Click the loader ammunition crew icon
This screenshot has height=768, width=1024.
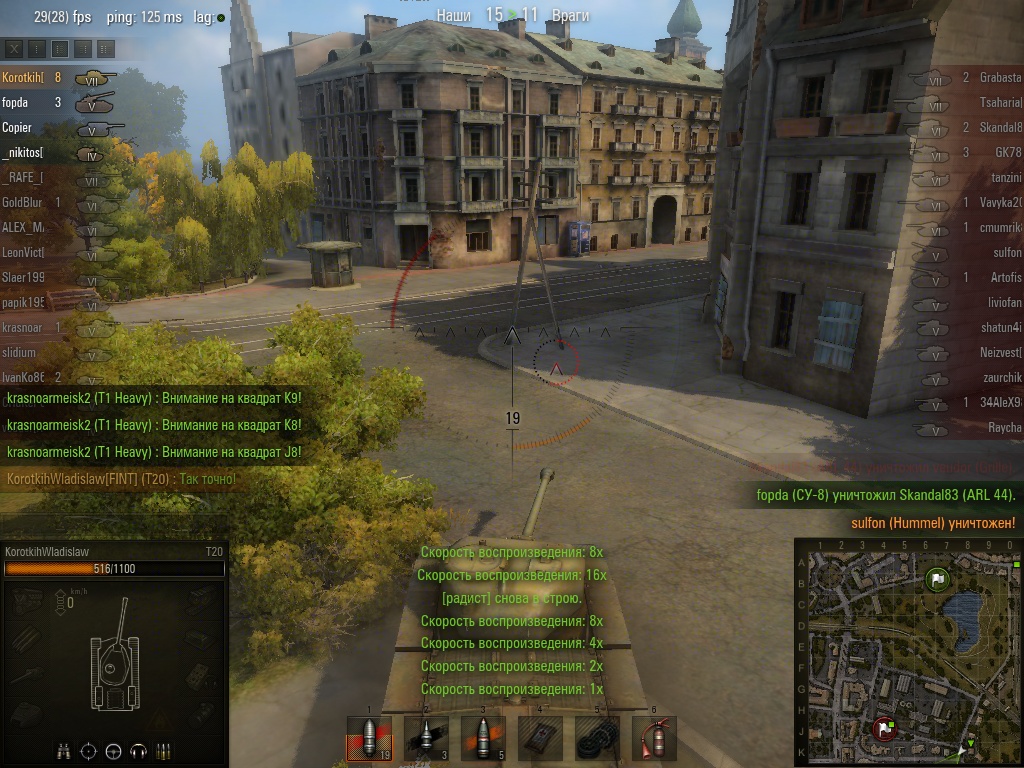tap(163, 750)
